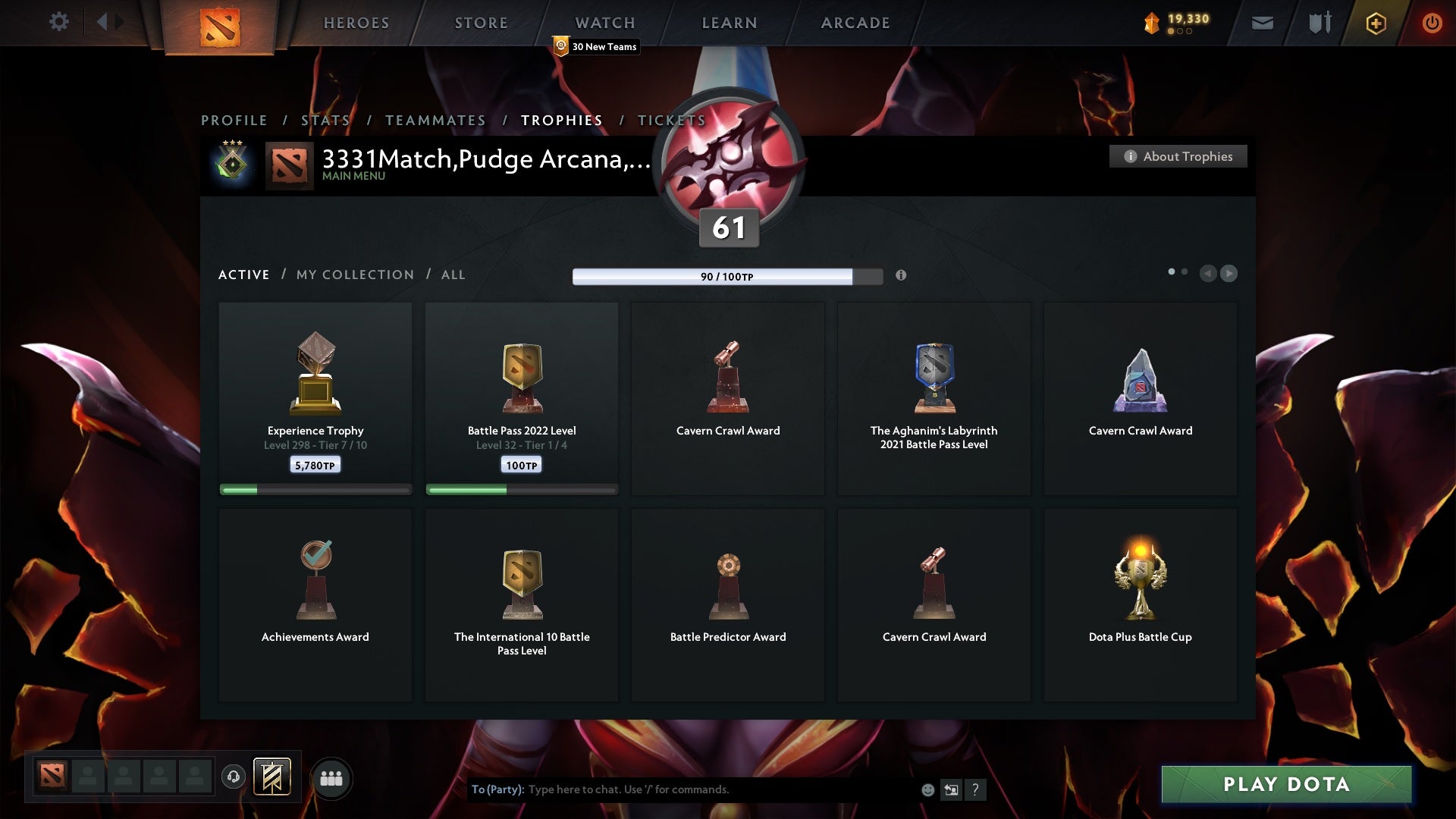Select the ACTIVE trophies filter
Image resolution: width=1456 pixels, height=819 pixels.
coord(244,275)
